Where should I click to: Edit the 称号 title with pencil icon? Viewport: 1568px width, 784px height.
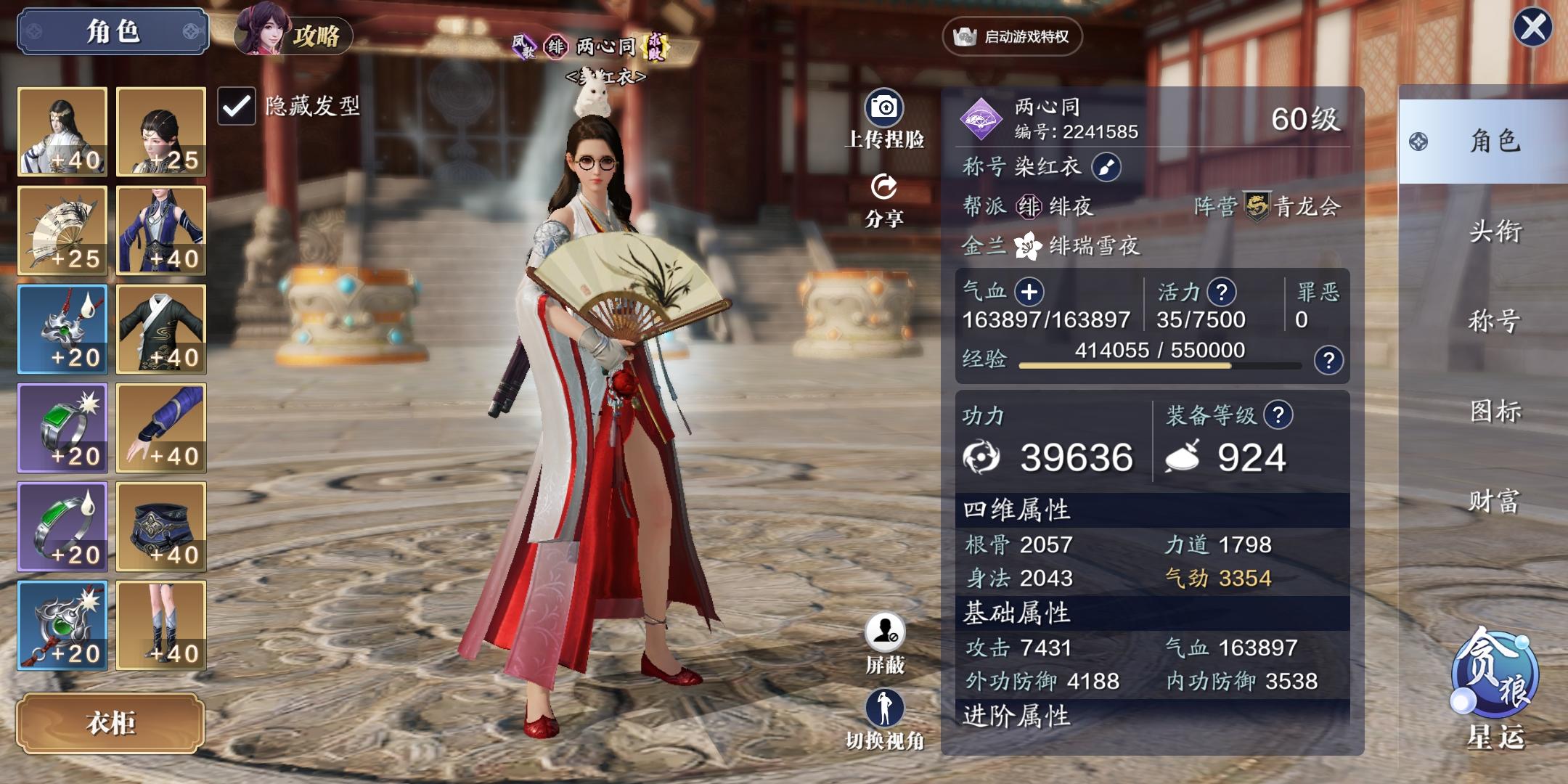1106,168
